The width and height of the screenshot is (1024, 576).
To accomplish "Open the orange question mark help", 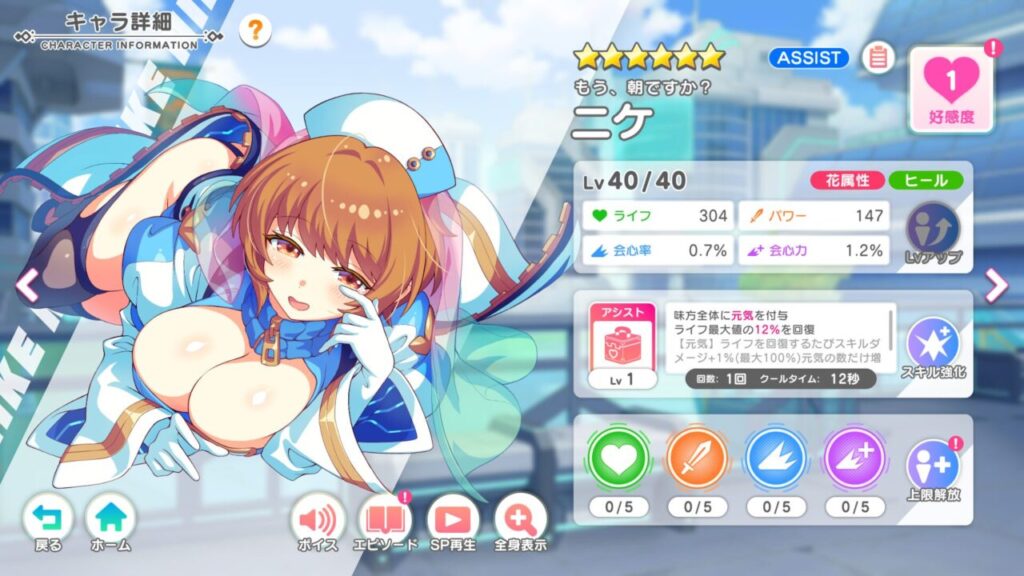I will pyautogui.click(x=255, y=31).
